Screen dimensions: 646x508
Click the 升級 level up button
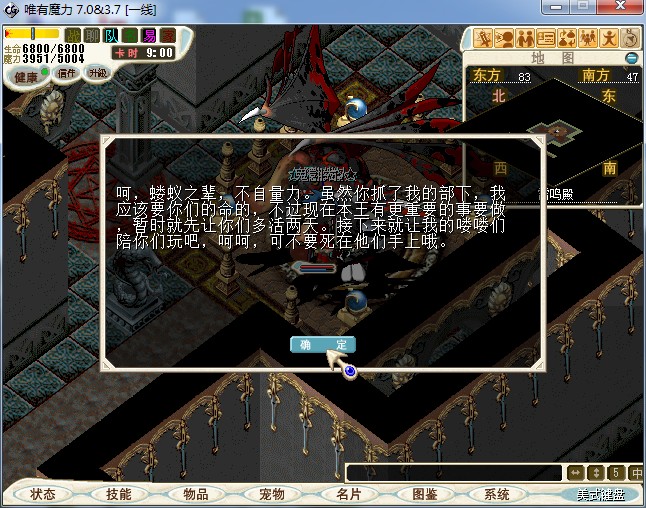[98, 73]
